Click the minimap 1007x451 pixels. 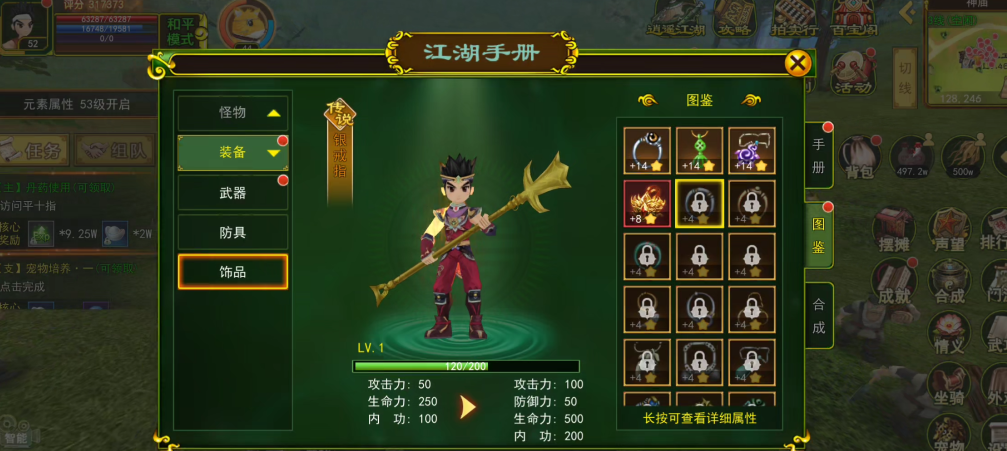(x=965, y=55)
